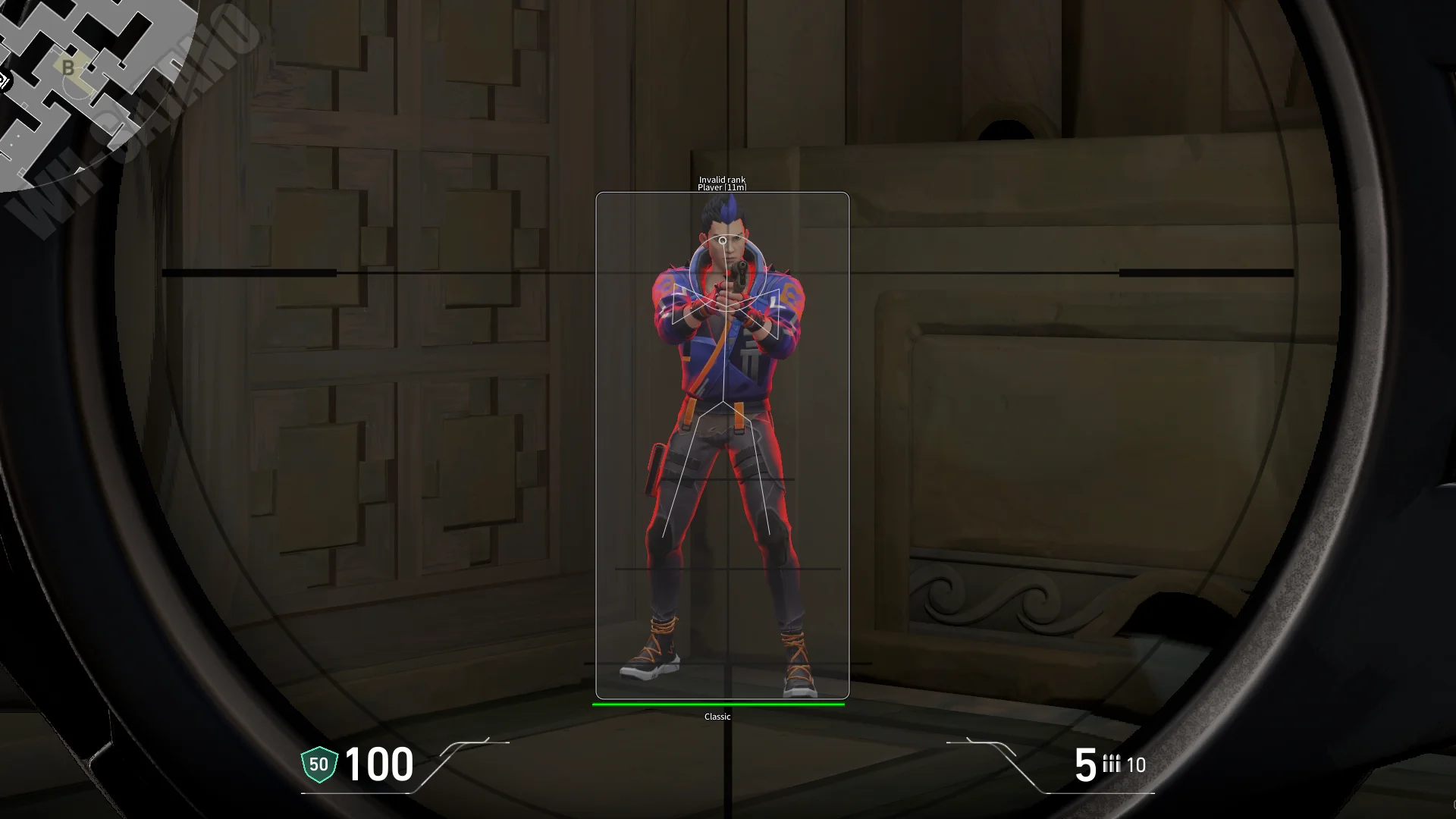Click the green shield armor icon
Image resolution: width=1456 pixels, height=819 pixels.
(x=318, y=764)
